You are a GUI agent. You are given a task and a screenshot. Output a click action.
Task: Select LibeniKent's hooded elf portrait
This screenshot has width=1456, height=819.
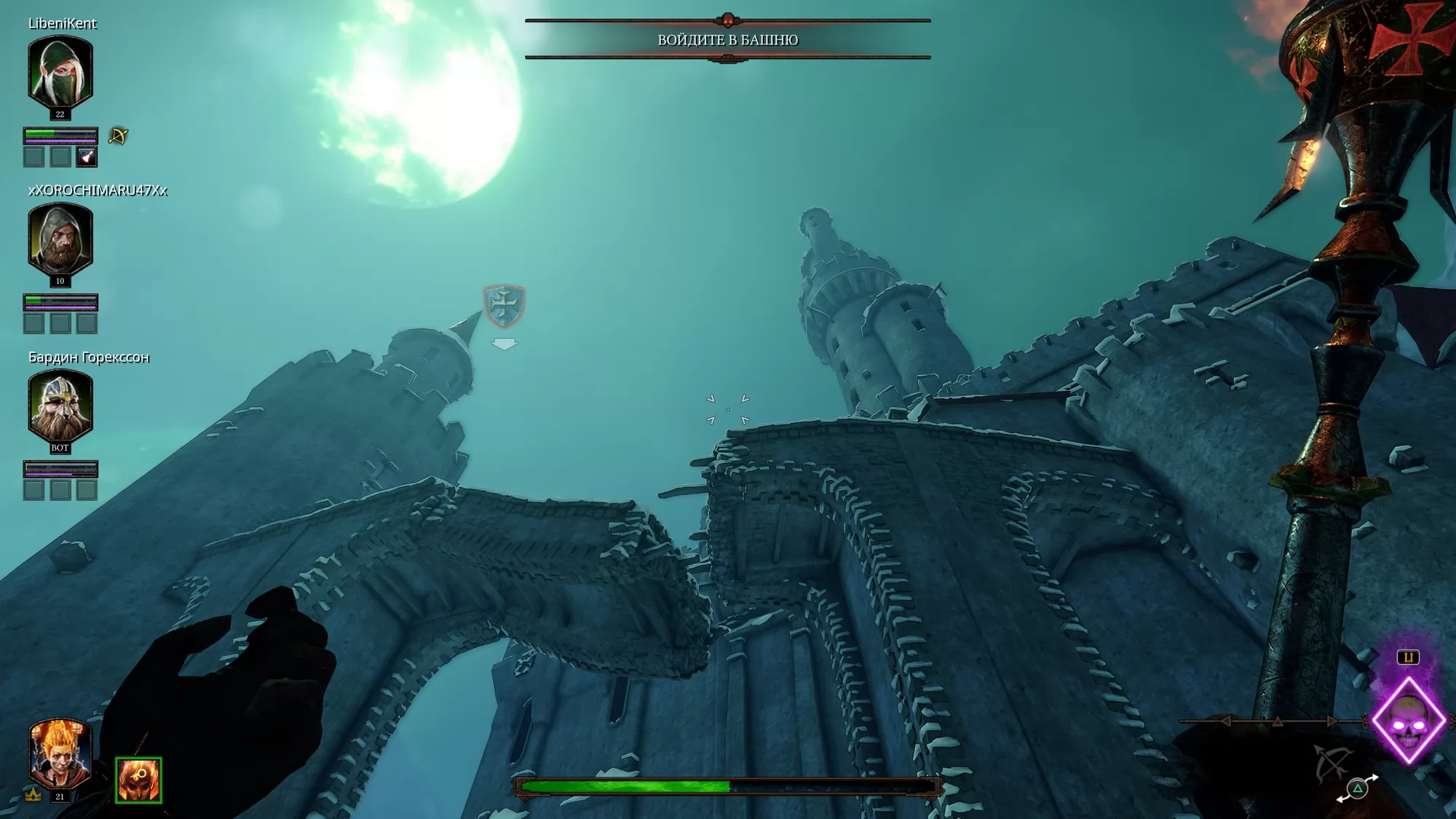coord(60,71)
